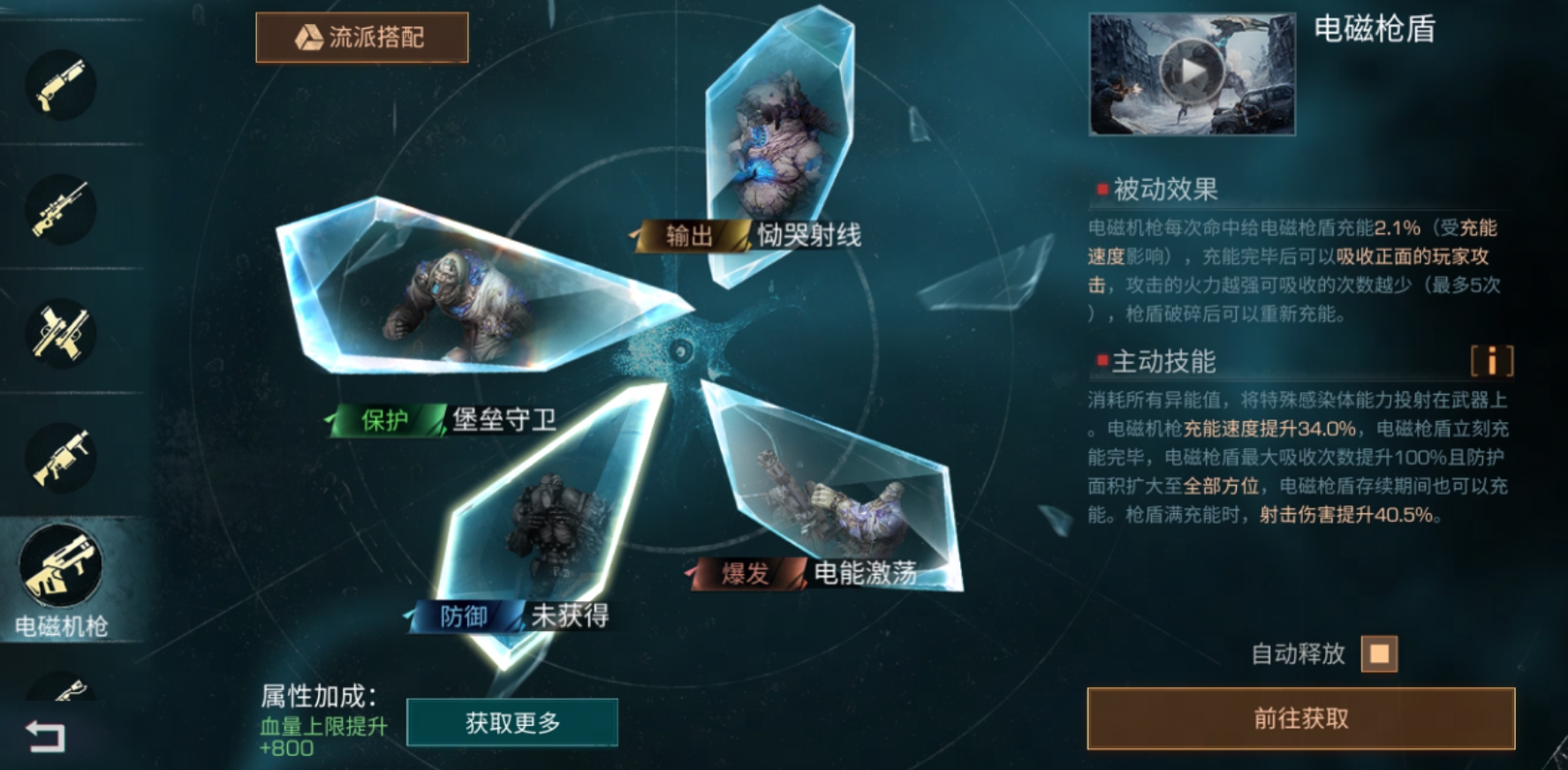Click the diamond icon on 流派搭配 button

point(309,36)
